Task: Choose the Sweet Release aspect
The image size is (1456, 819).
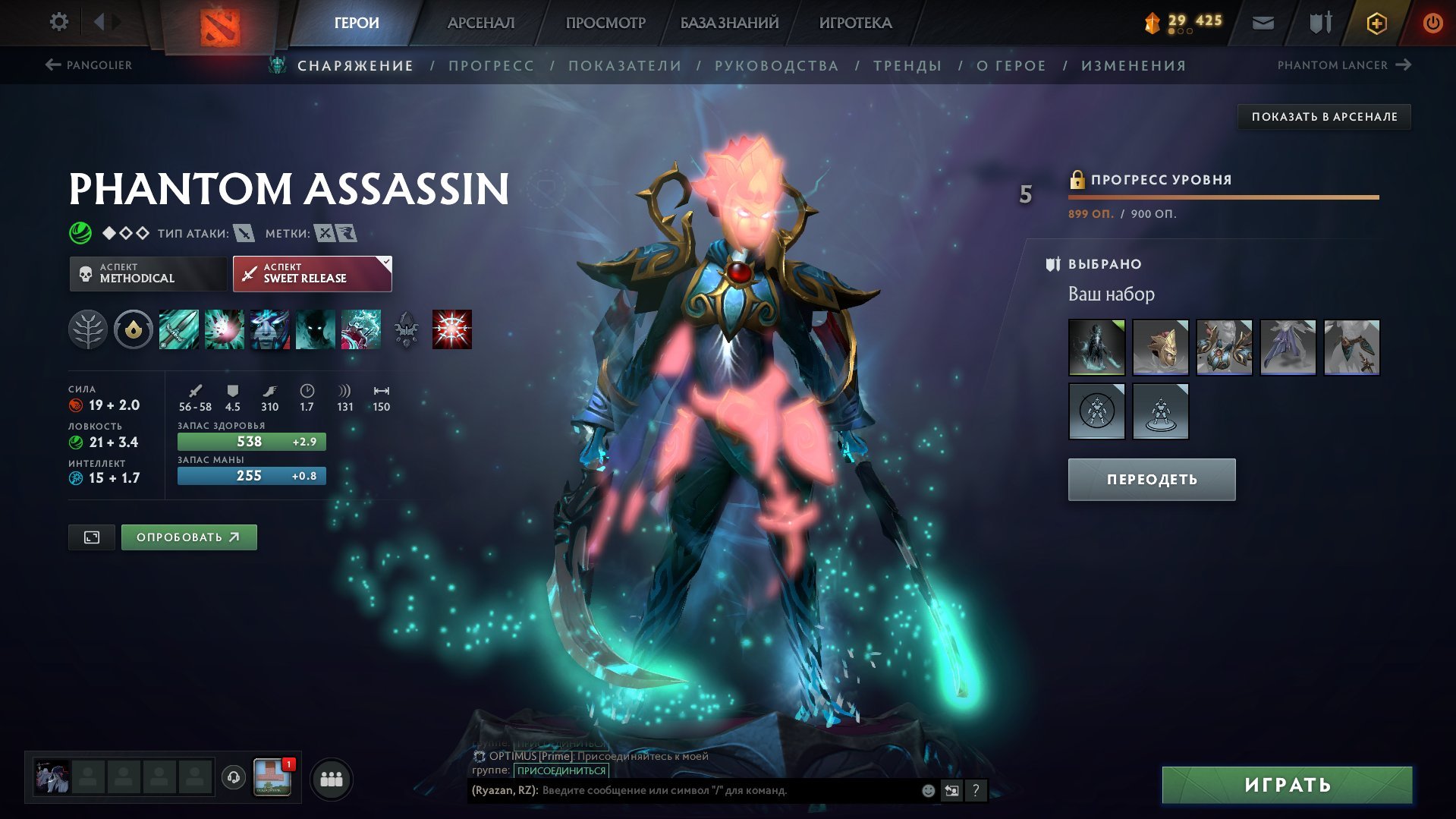Action: 312,273
